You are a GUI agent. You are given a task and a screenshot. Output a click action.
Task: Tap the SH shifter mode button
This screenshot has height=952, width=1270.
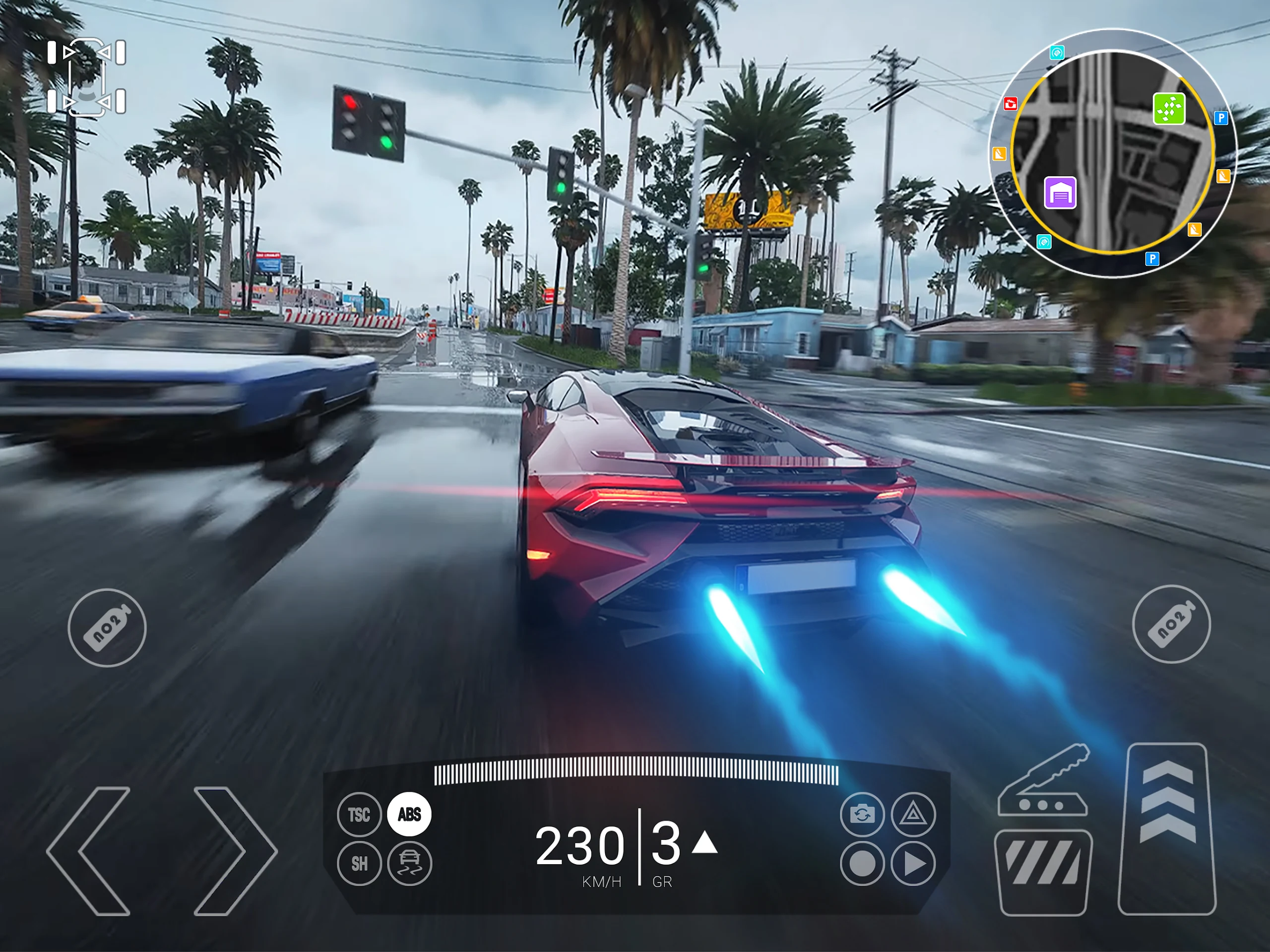pos(359,863)
